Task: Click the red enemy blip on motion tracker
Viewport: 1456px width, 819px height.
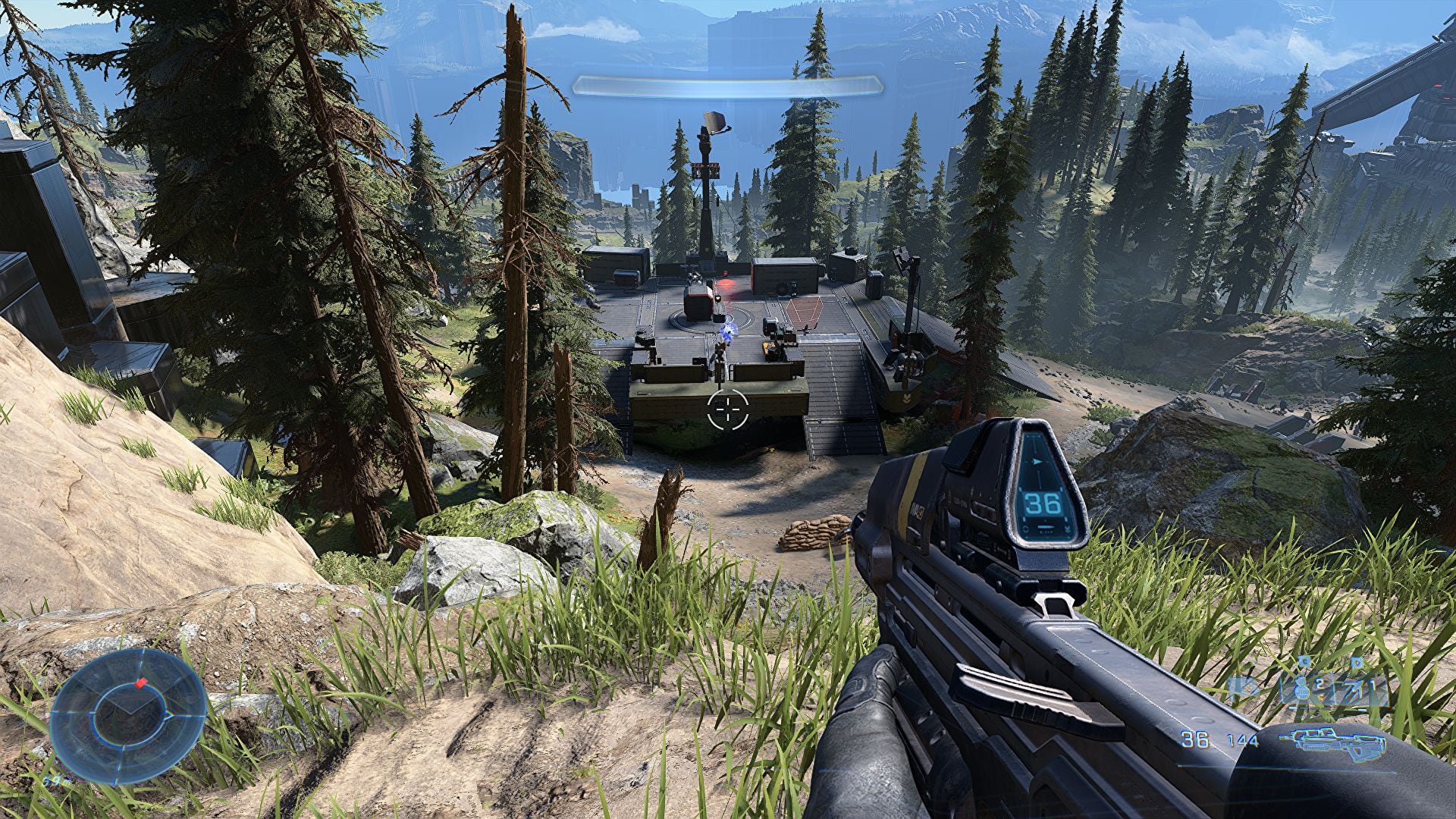Action: [142, 683]
